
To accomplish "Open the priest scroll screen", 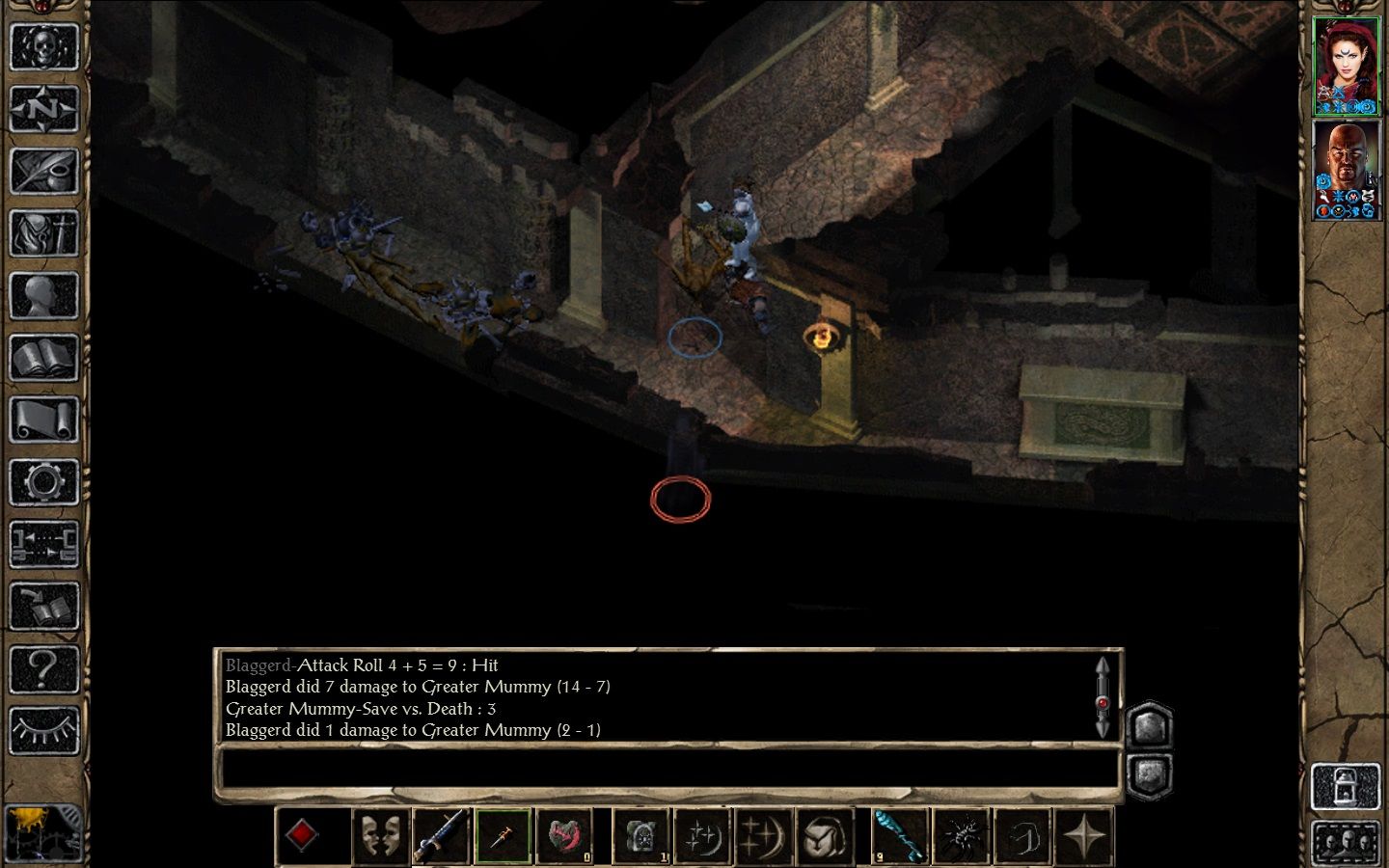I will [x=43, y=420].
